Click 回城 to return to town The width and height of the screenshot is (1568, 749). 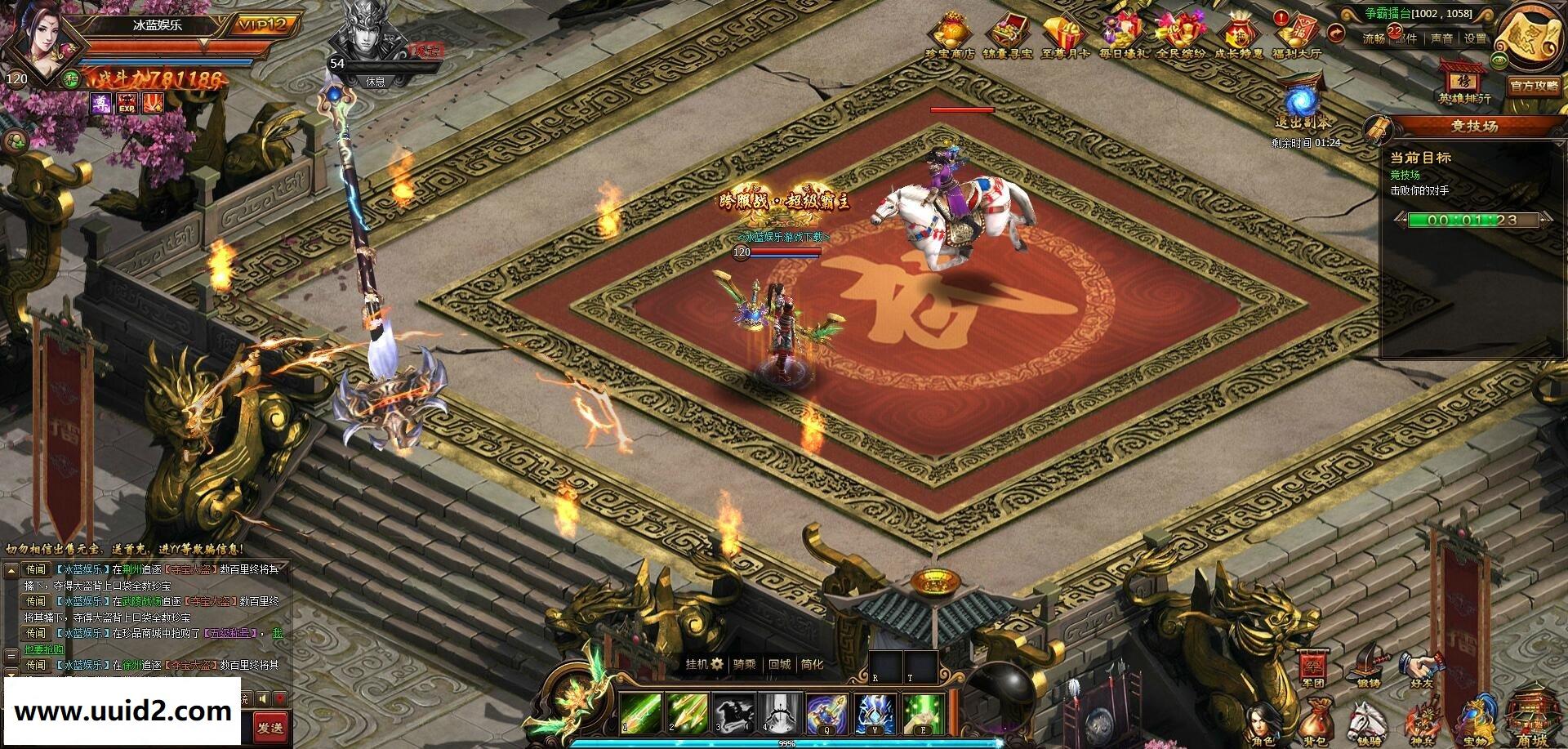pos(780,664)
